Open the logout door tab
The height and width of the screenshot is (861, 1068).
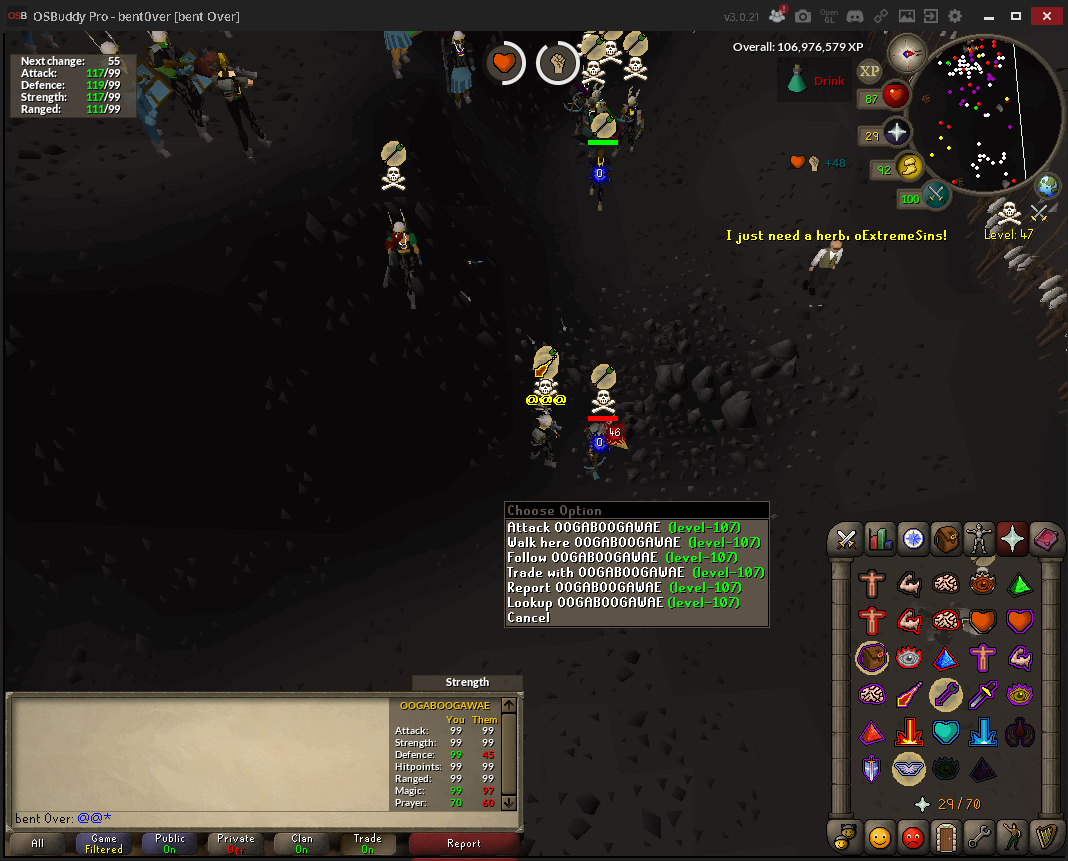coord(946,835)
